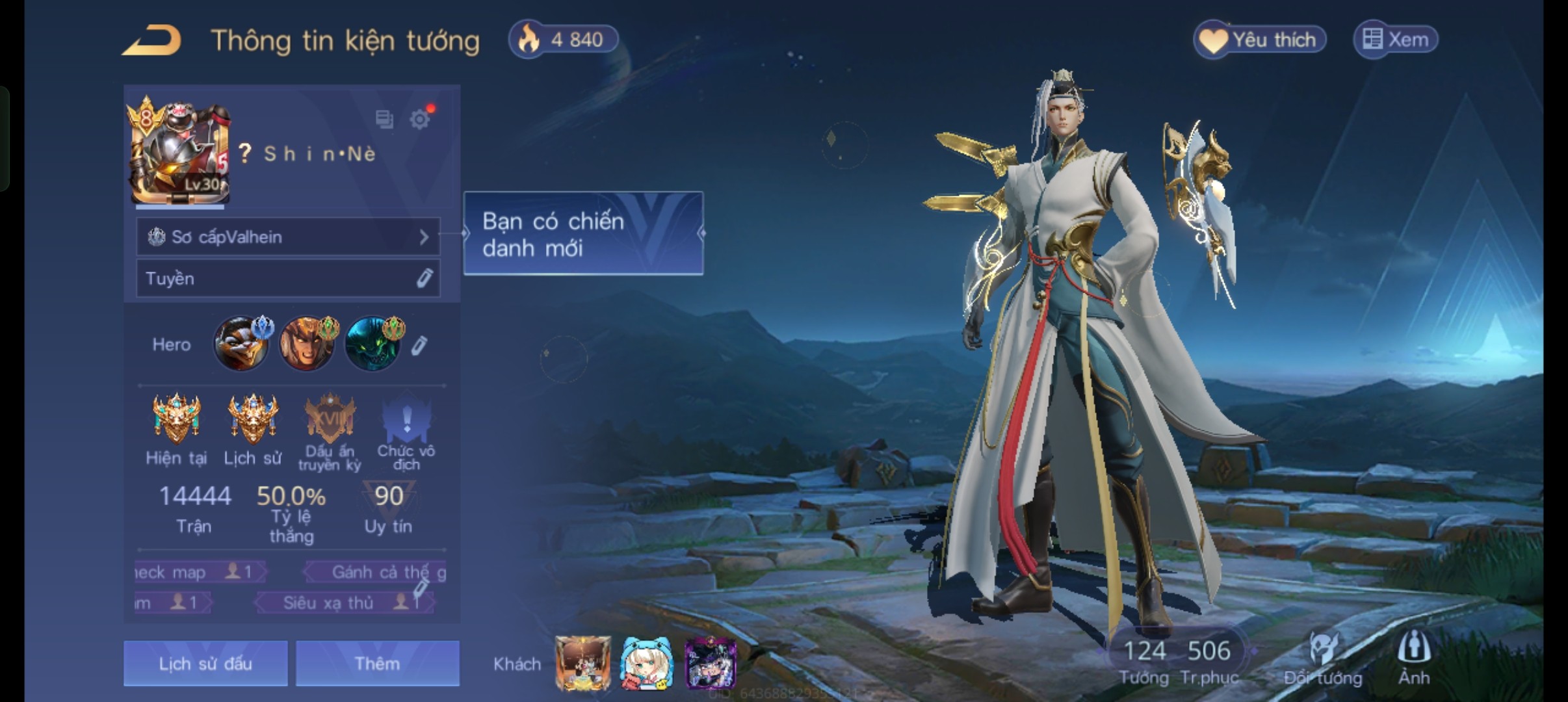
Task: Go back with the return arrow
Action: (x=151, y=40)
